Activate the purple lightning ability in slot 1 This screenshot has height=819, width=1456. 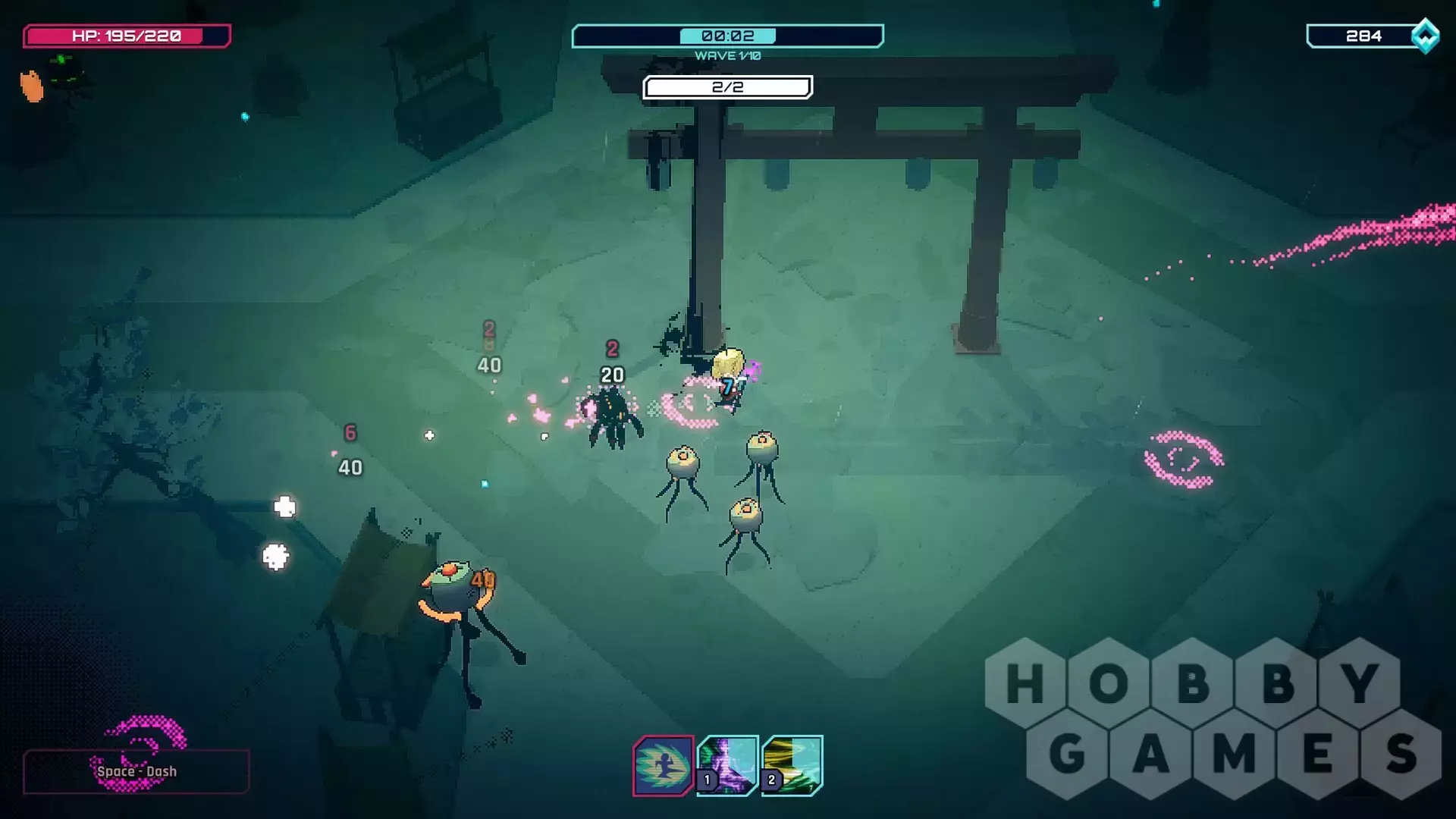pos(728,764)
